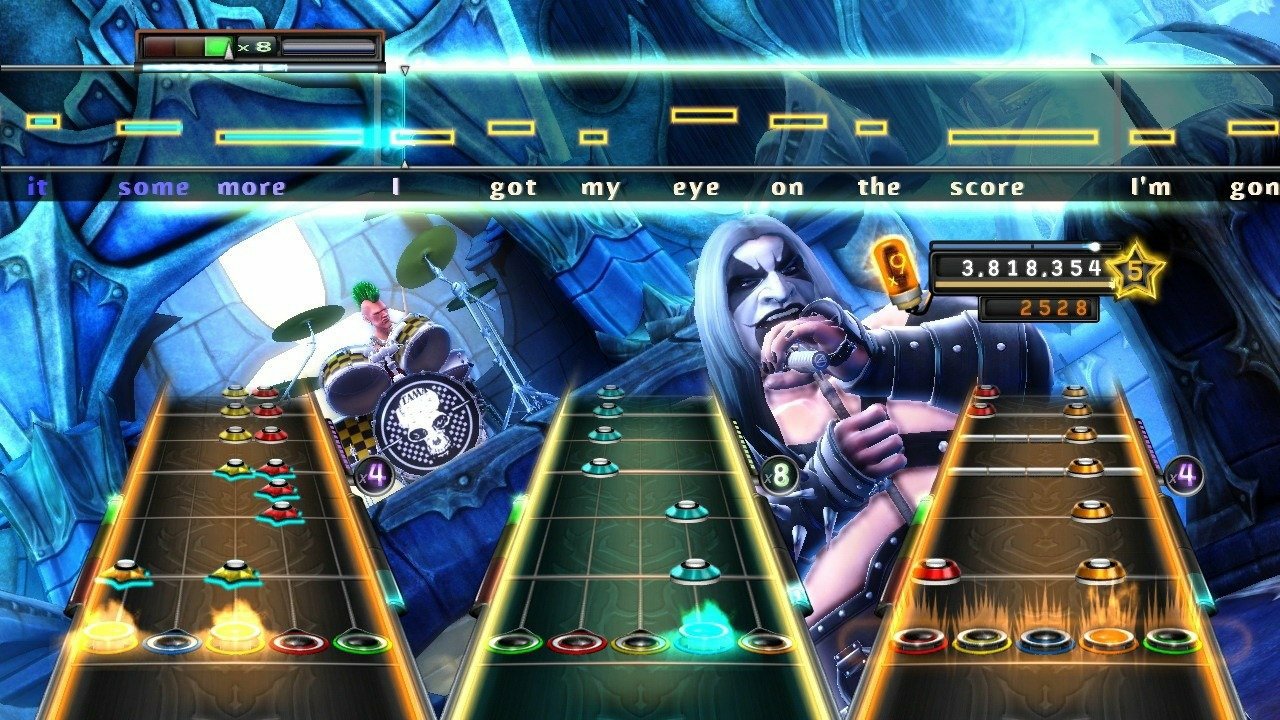Click the green section of the rock meter
This screenshot has height=720, width=1280.
(216, 47)
